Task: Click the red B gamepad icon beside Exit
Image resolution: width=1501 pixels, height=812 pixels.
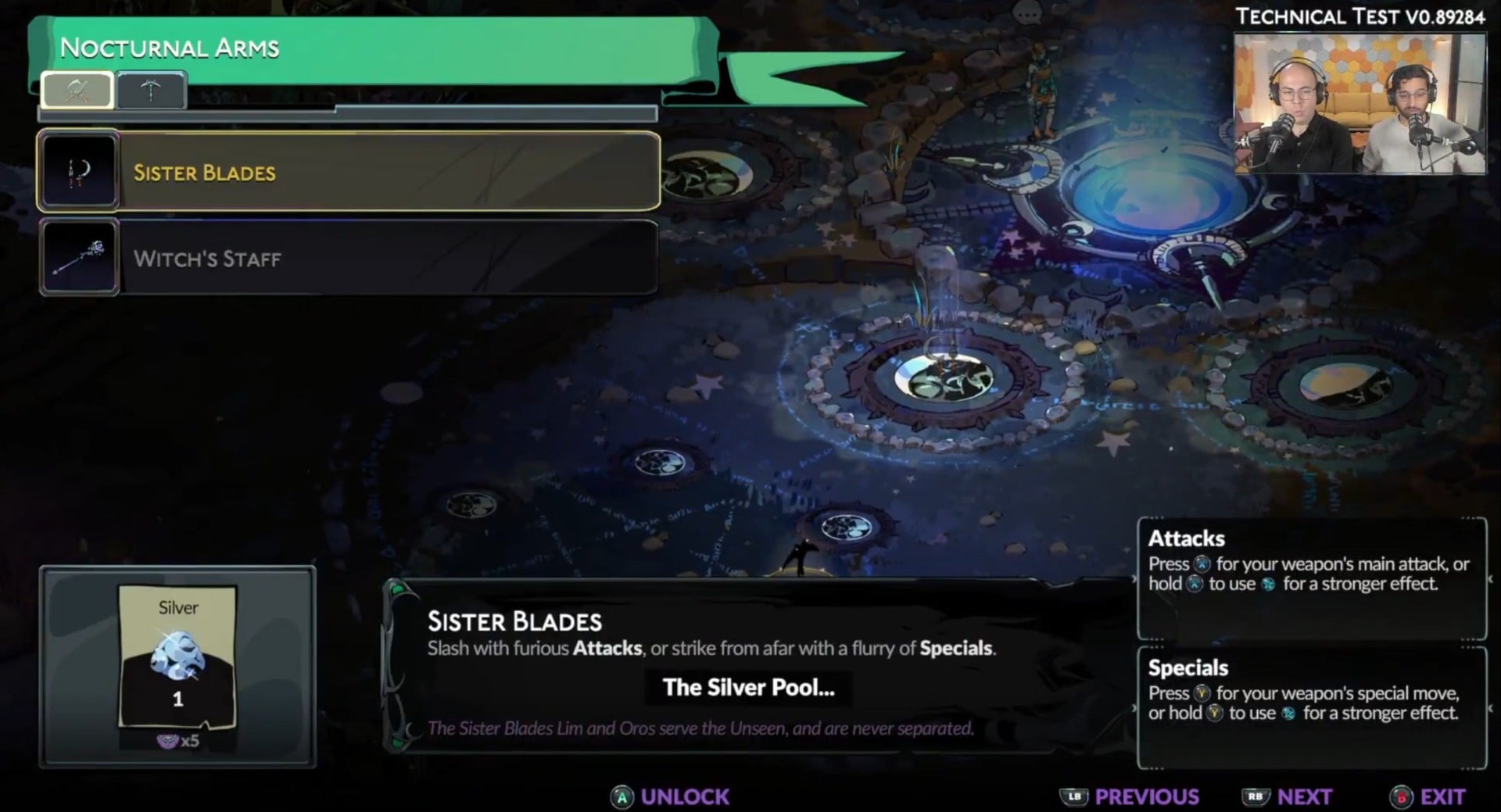Action: pos(1399,796)
